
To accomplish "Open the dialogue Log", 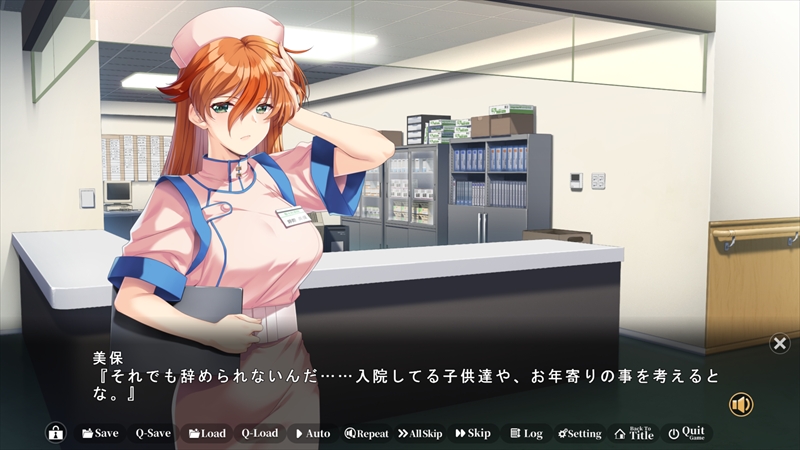I will tap(526, 433).
